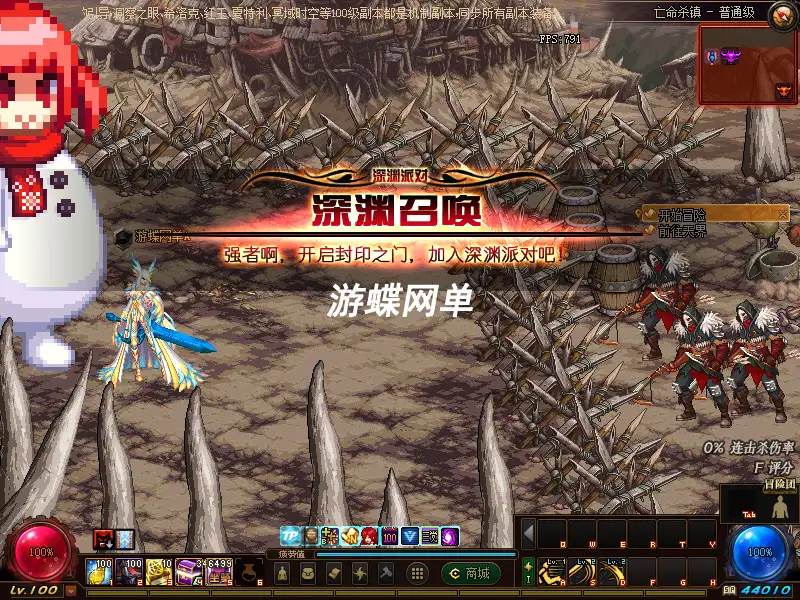Viewport: 800px width, 600px height.
Task: Use the blue potion in quick slot 1
Action: point(98,572)
